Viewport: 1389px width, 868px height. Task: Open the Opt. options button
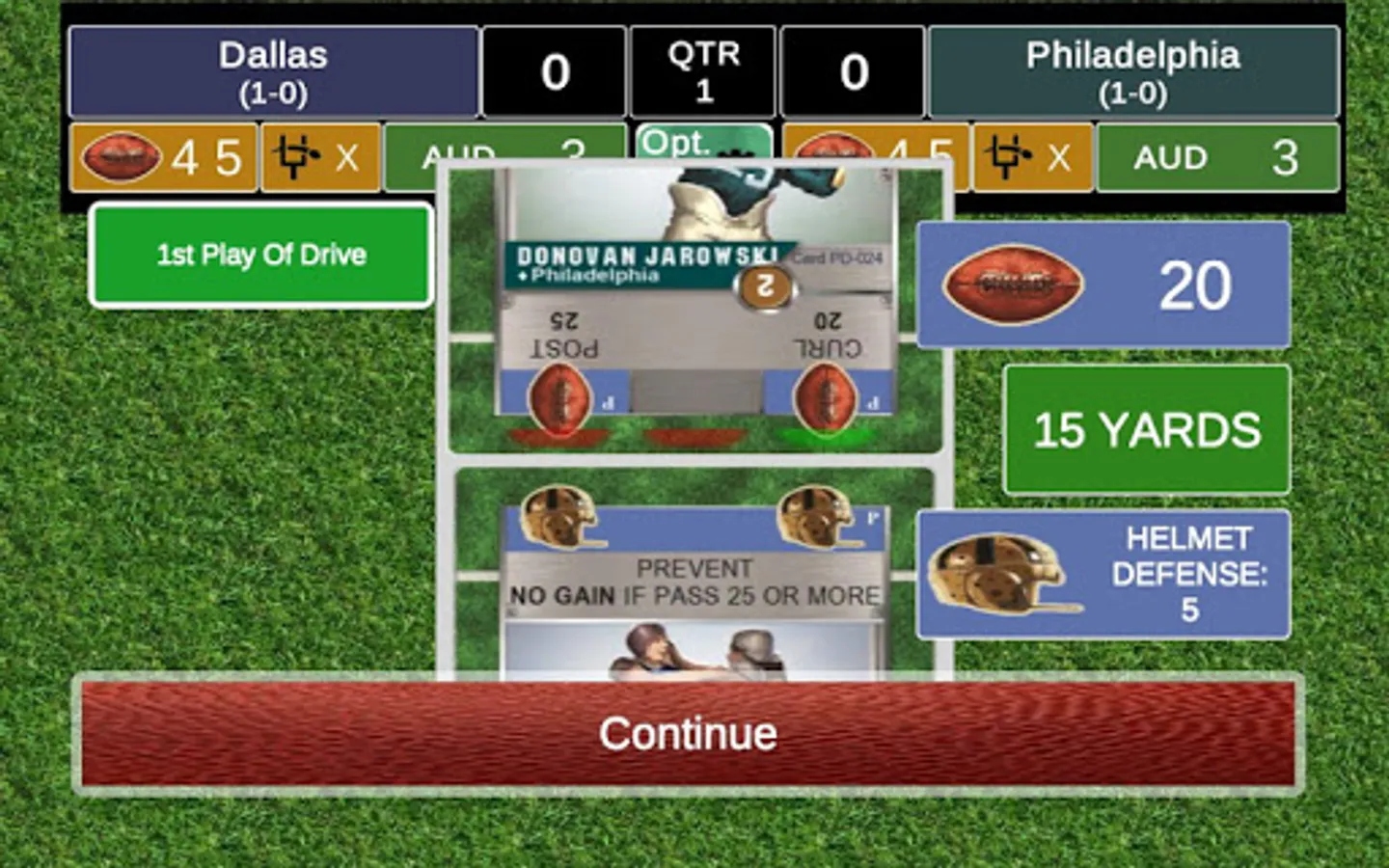pyautogui.click(x=703, y=142)
